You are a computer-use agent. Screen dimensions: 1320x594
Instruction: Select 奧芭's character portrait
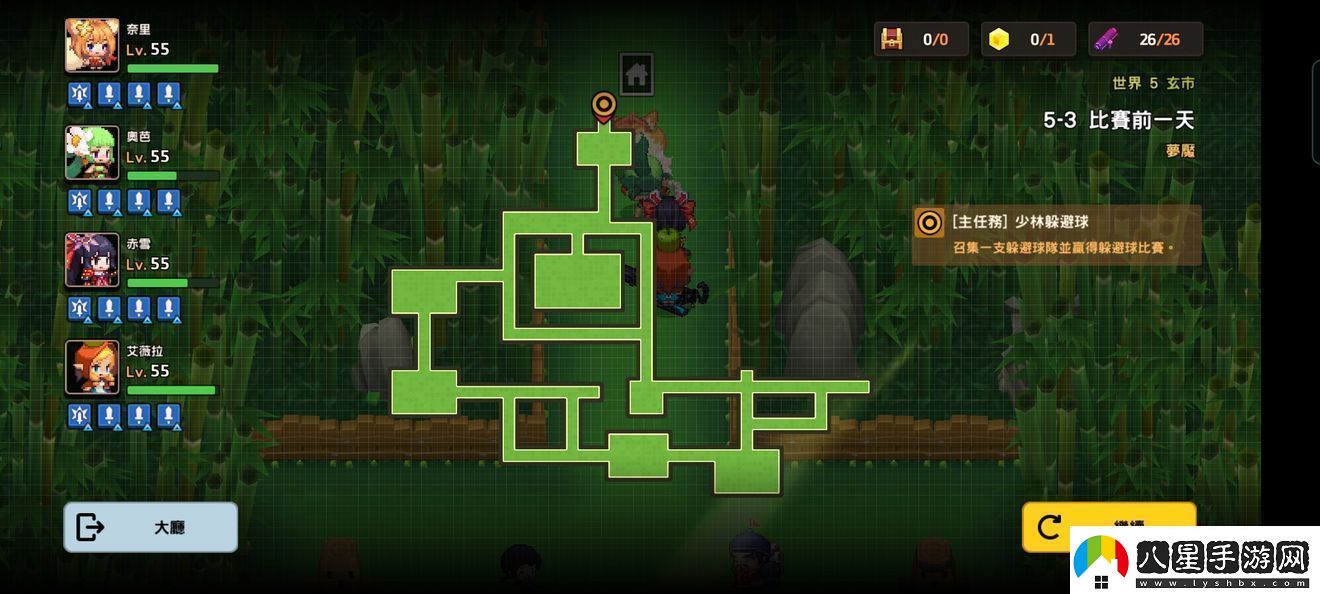[x=92, y=152]
